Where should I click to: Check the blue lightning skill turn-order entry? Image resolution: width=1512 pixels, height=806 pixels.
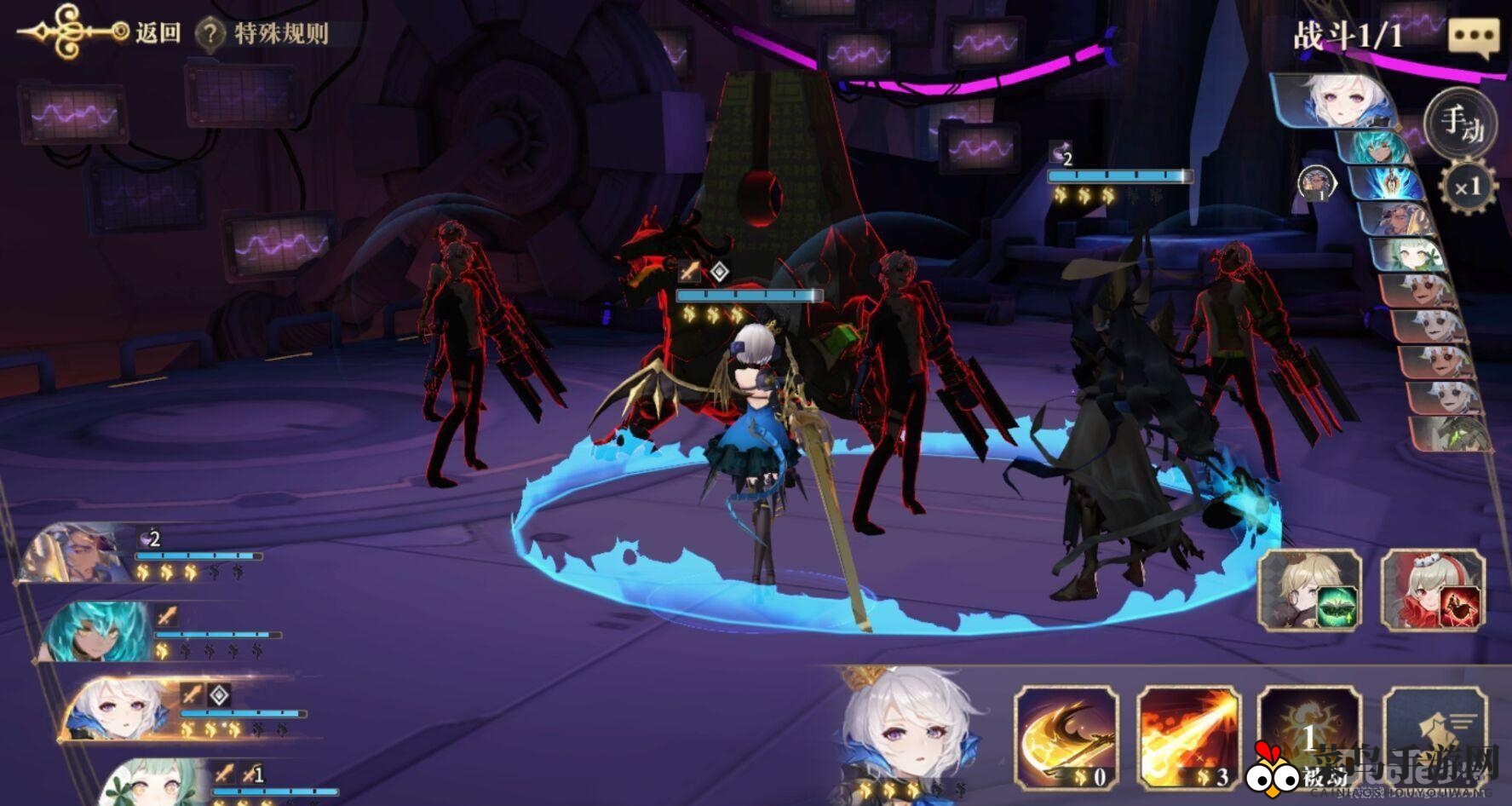click(x=1388, y=182)
